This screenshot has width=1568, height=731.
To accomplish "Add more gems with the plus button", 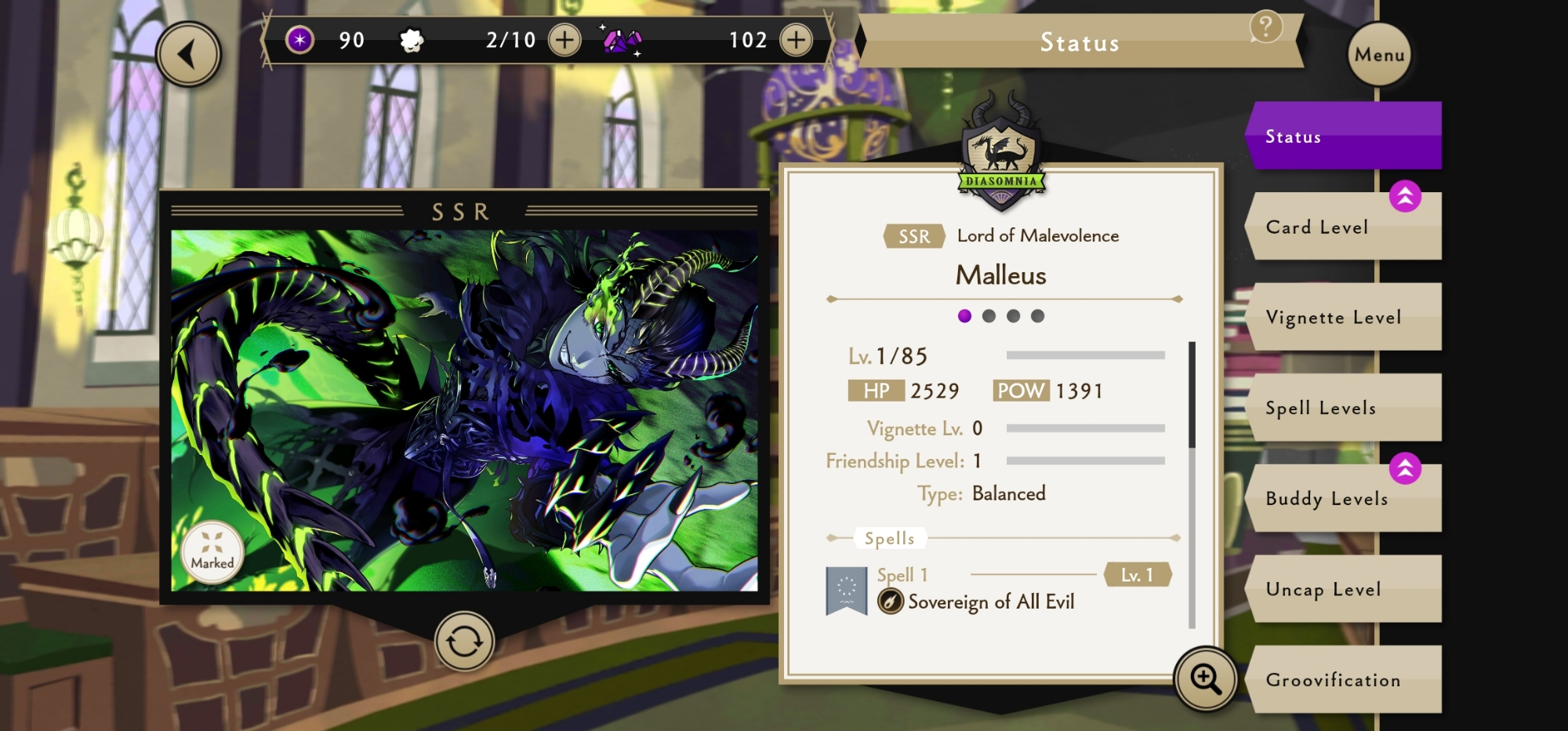I will click(796, 40).
